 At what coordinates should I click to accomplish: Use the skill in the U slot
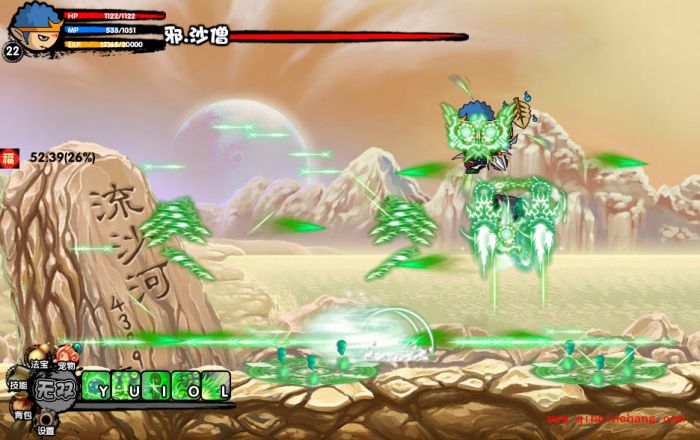click(x=128, y=385)
